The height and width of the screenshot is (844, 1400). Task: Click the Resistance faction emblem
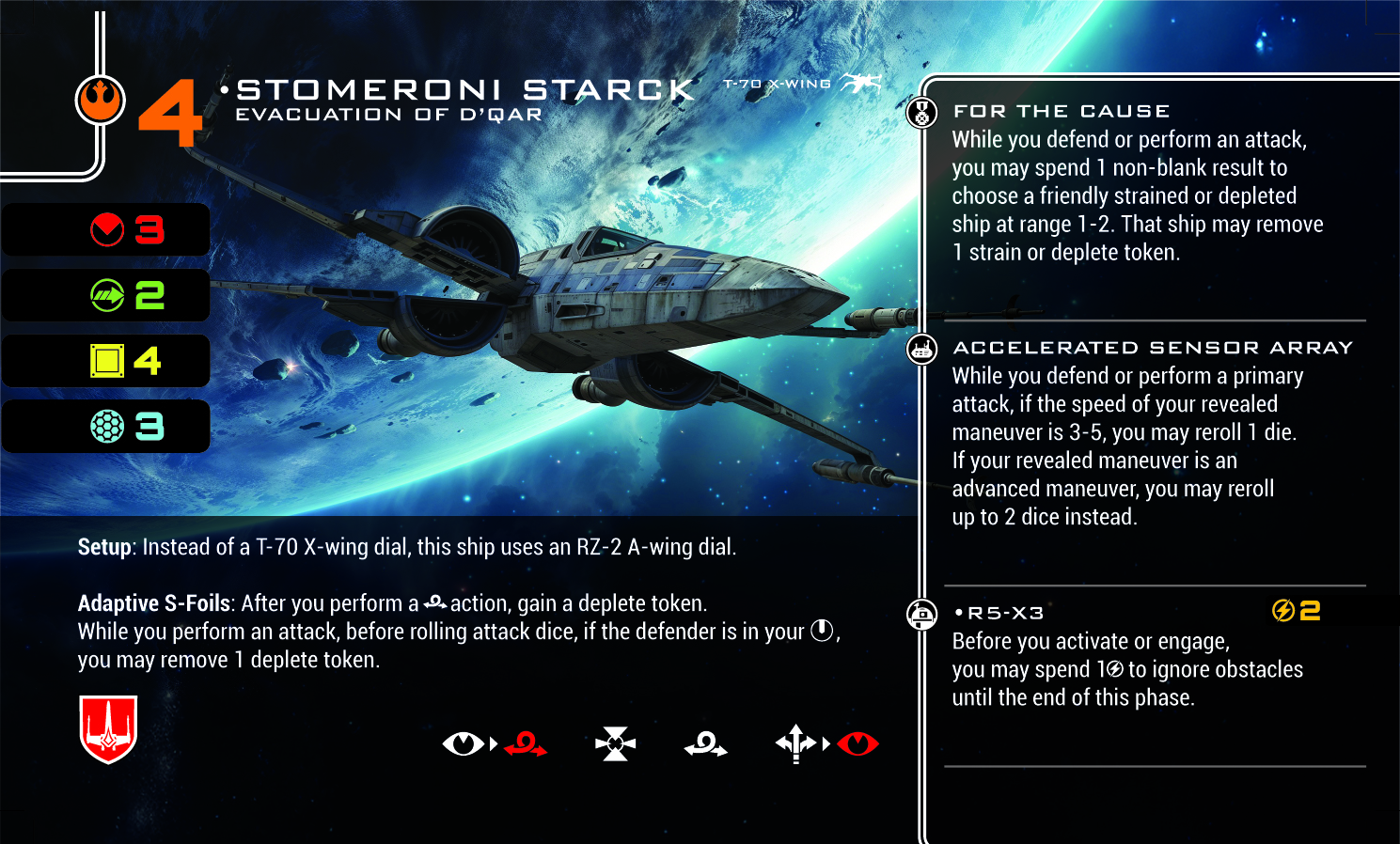pos(101,100)
